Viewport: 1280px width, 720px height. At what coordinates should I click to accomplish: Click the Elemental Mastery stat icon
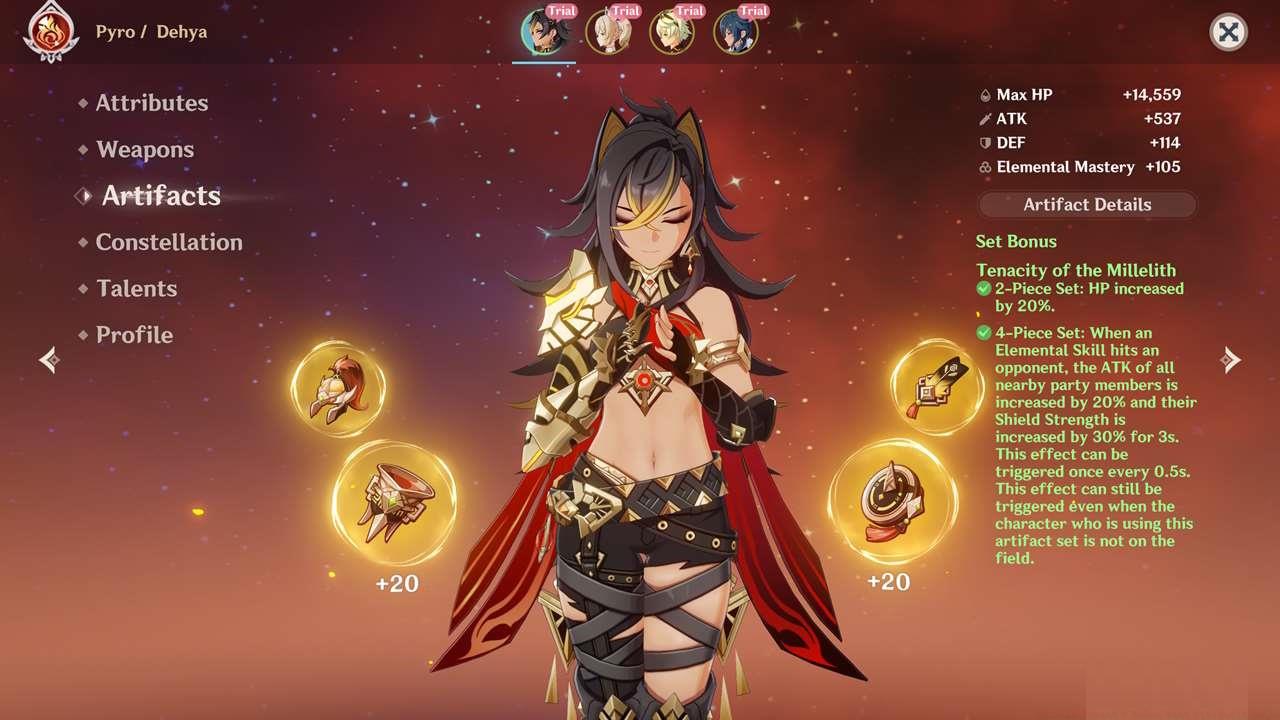pyautogui.click(x=985, y=167)
